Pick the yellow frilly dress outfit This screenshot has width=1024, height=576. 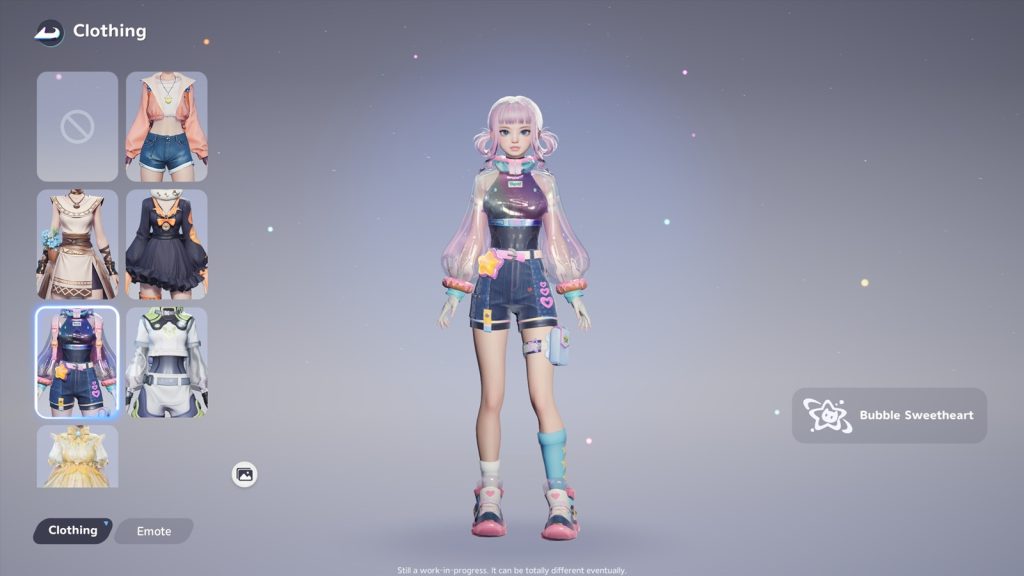point(77,456)
